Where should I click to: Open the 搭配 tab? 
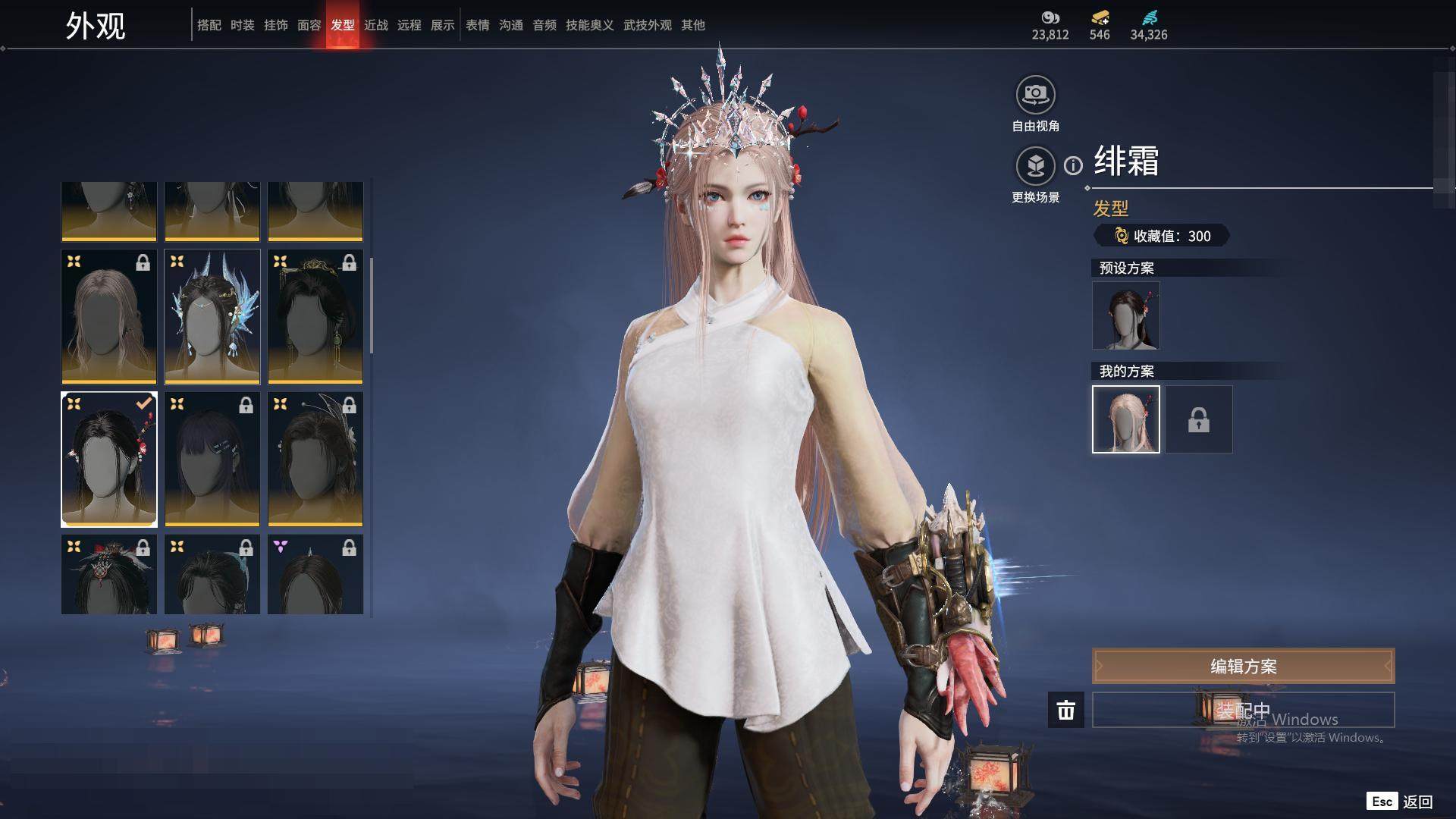[x=209, y=25]
